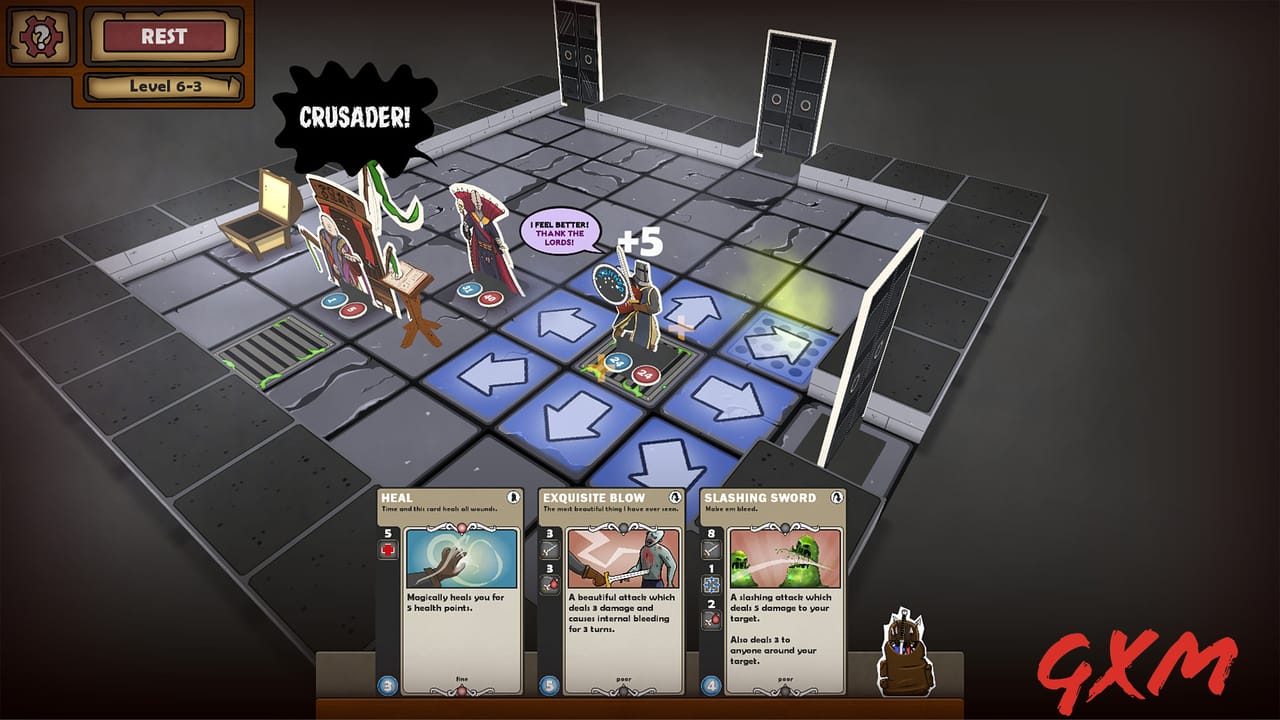Click the sword icon beside the 8 on Slashing Sword
Screen dimensions: 1280x720
click(x=710, y=550)
